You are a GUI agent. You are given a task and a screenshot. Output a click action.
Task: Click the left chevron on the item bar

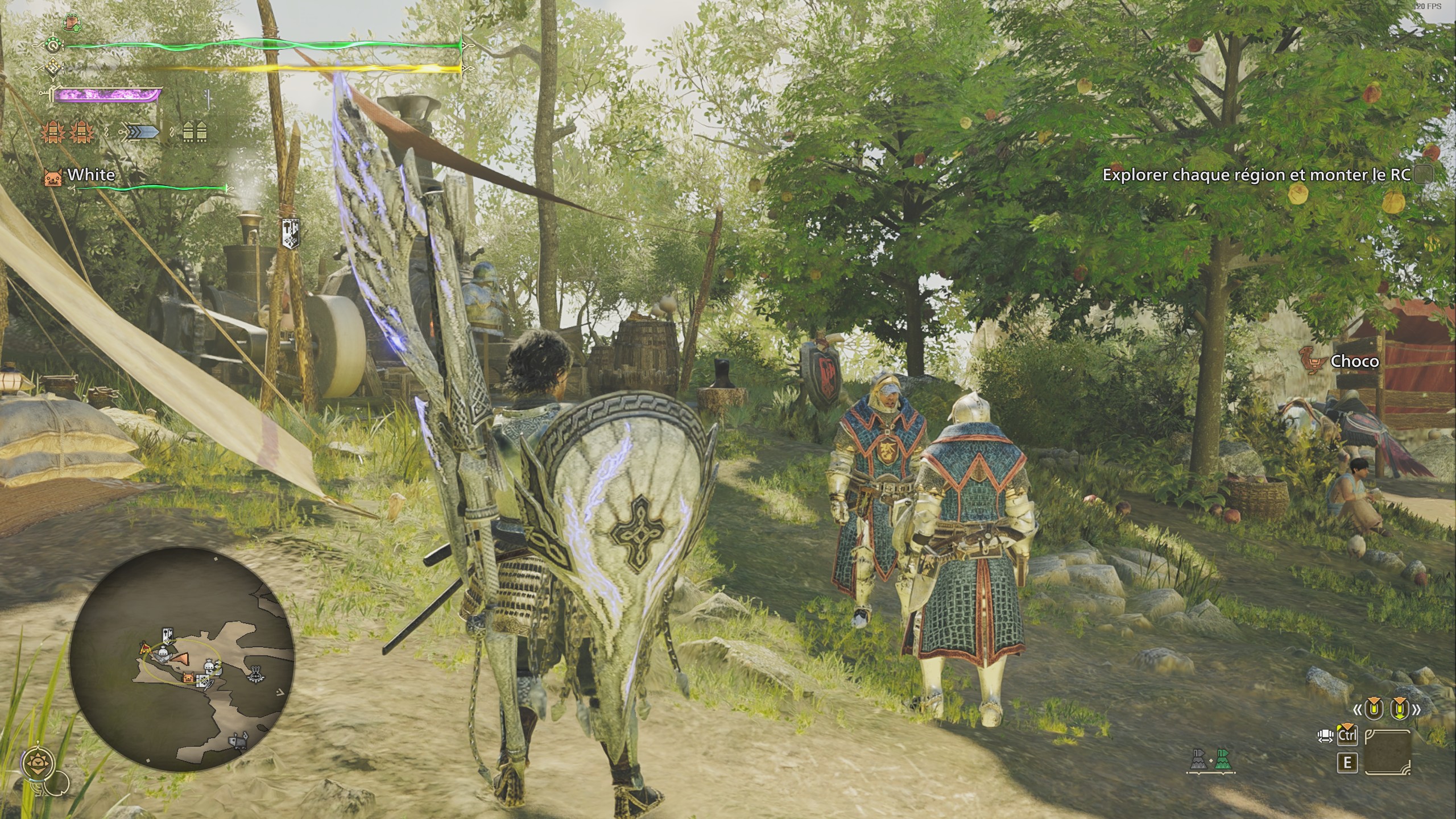1357,710
